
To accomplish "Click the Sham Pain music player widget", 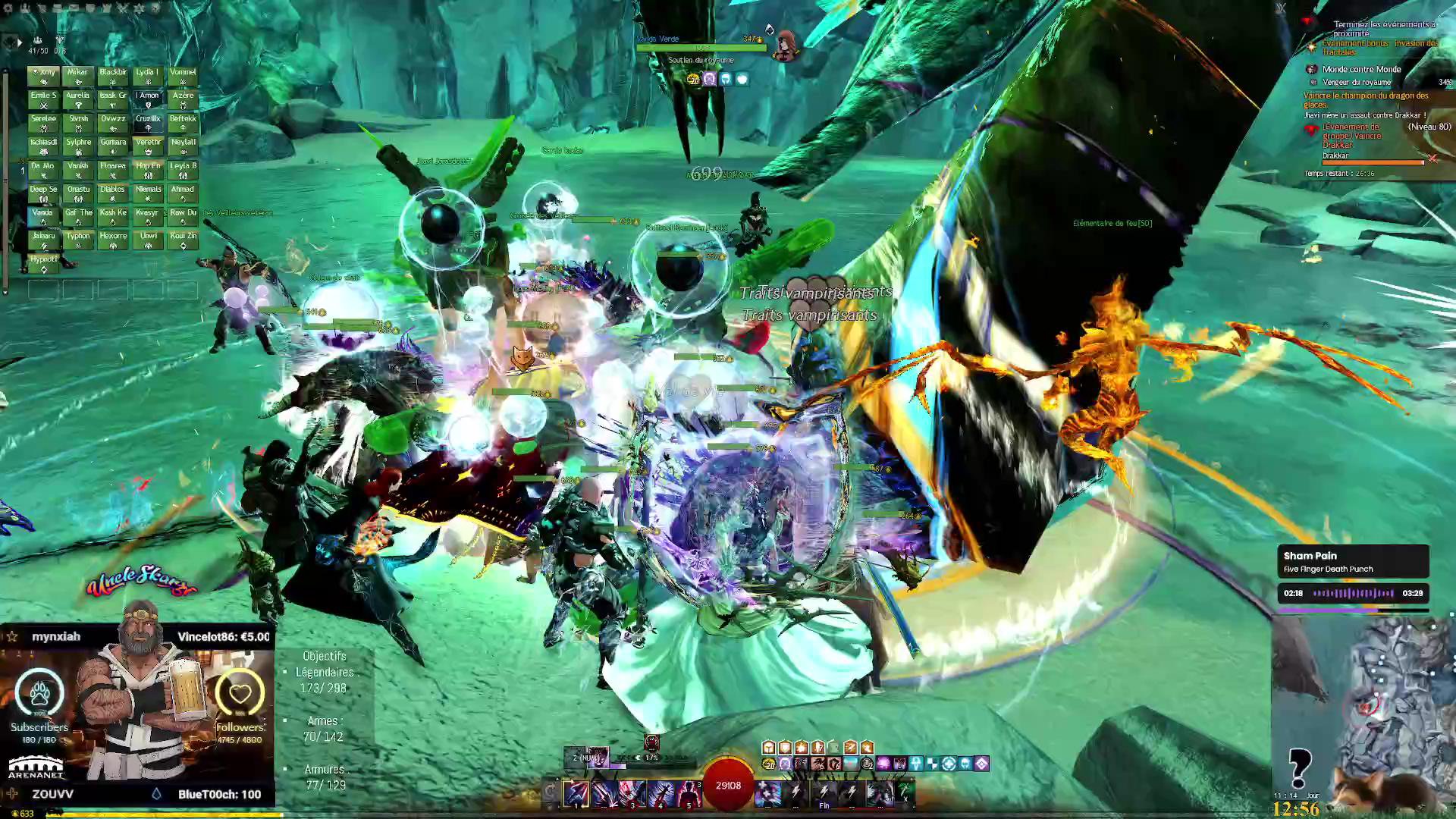I will [1353, 575].
